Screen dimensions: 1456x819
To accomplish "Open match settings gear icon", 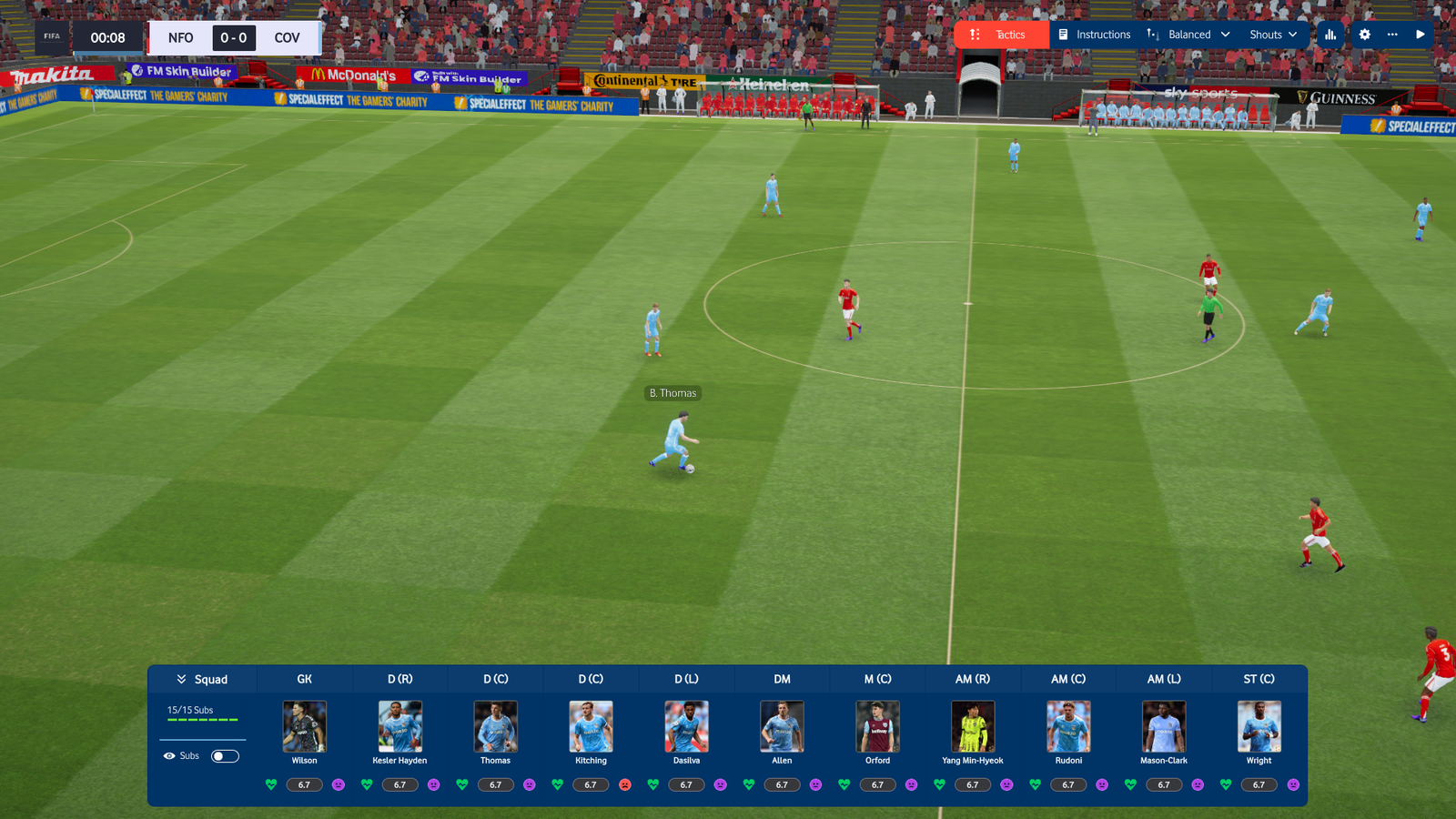I will [1364, 35].
